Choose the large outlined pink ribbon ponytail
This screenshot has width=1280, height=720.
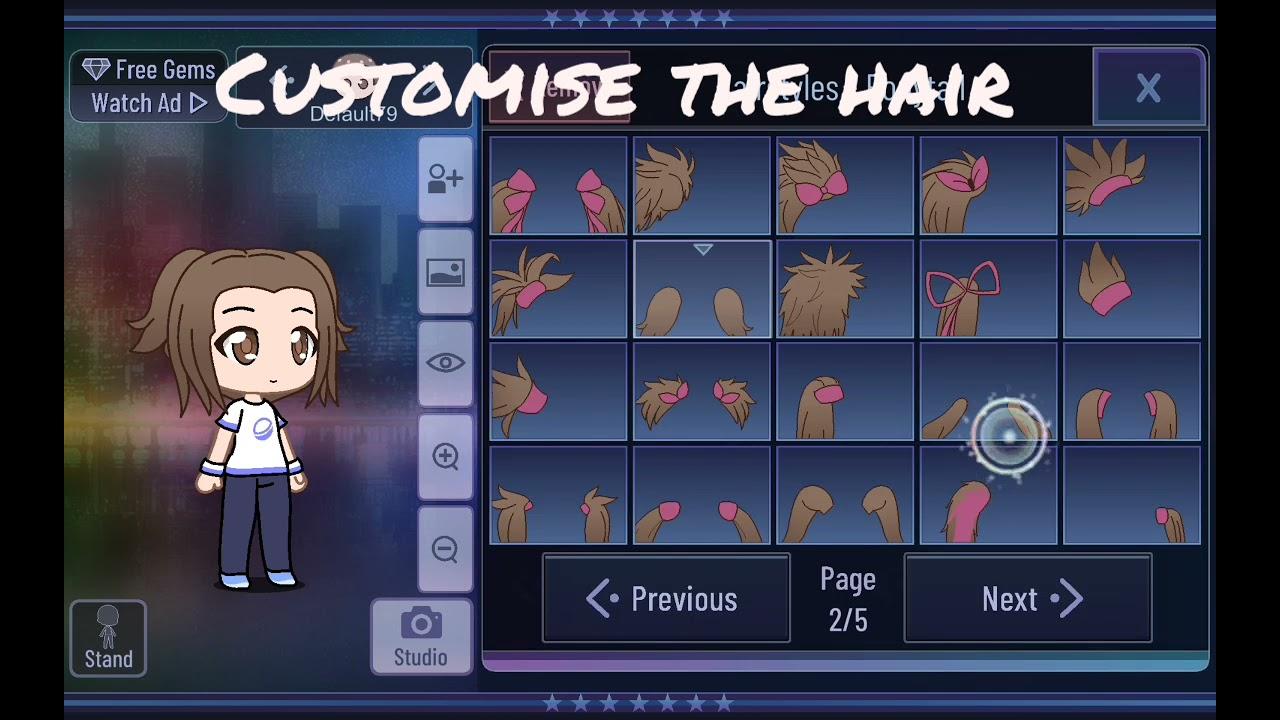[x=988, y=289]
